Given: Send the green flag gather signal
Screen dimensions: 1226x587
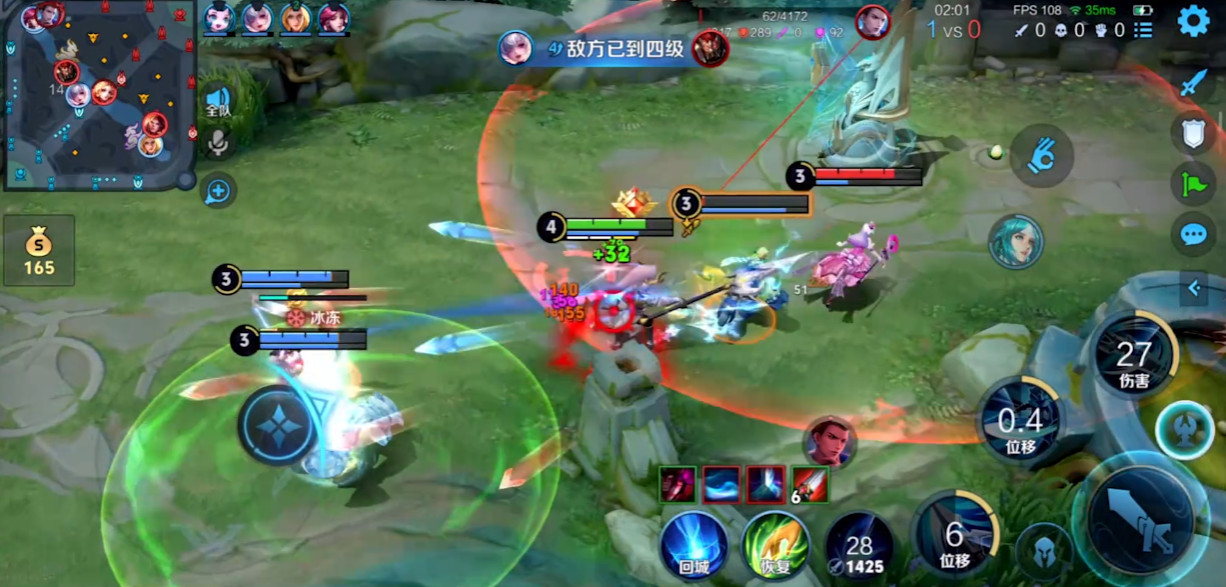Looking at the screenshot, I should [1193, 183].
